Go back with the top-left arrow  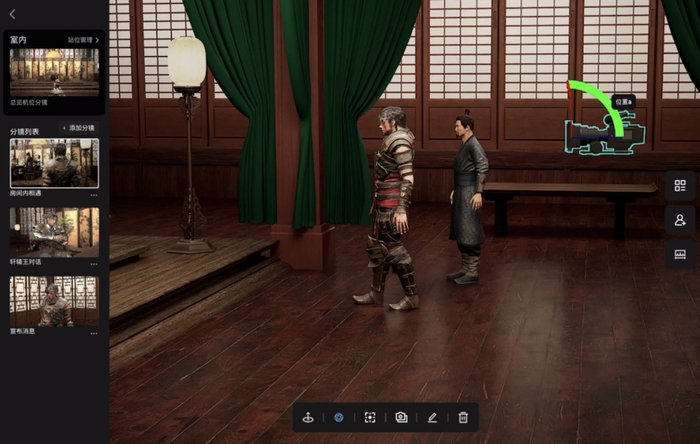[x=13, y=14]
